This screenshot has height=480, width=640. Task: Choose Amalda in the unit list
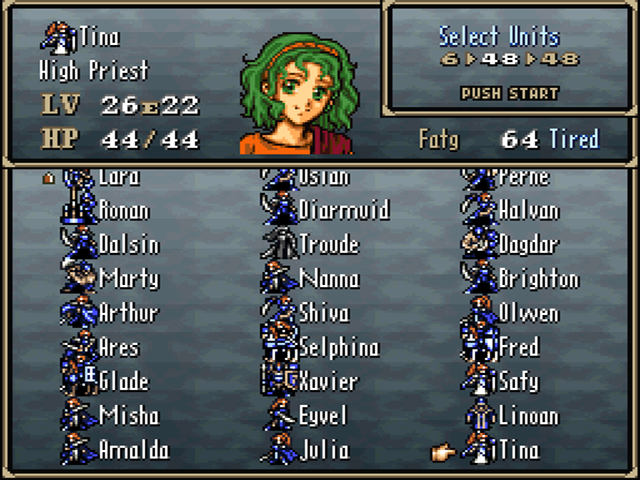pyautogui.click(x=134, y=450)
